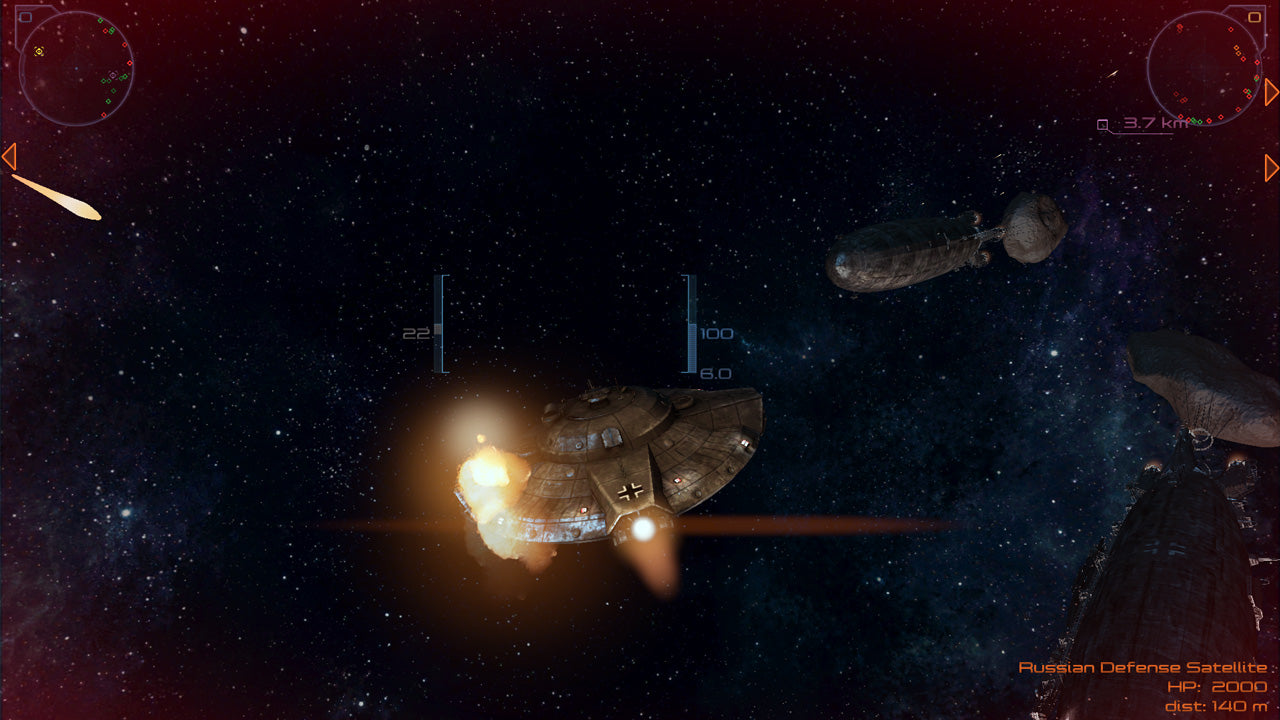Select the weapon slot icon above left radar

click(25, 16)
